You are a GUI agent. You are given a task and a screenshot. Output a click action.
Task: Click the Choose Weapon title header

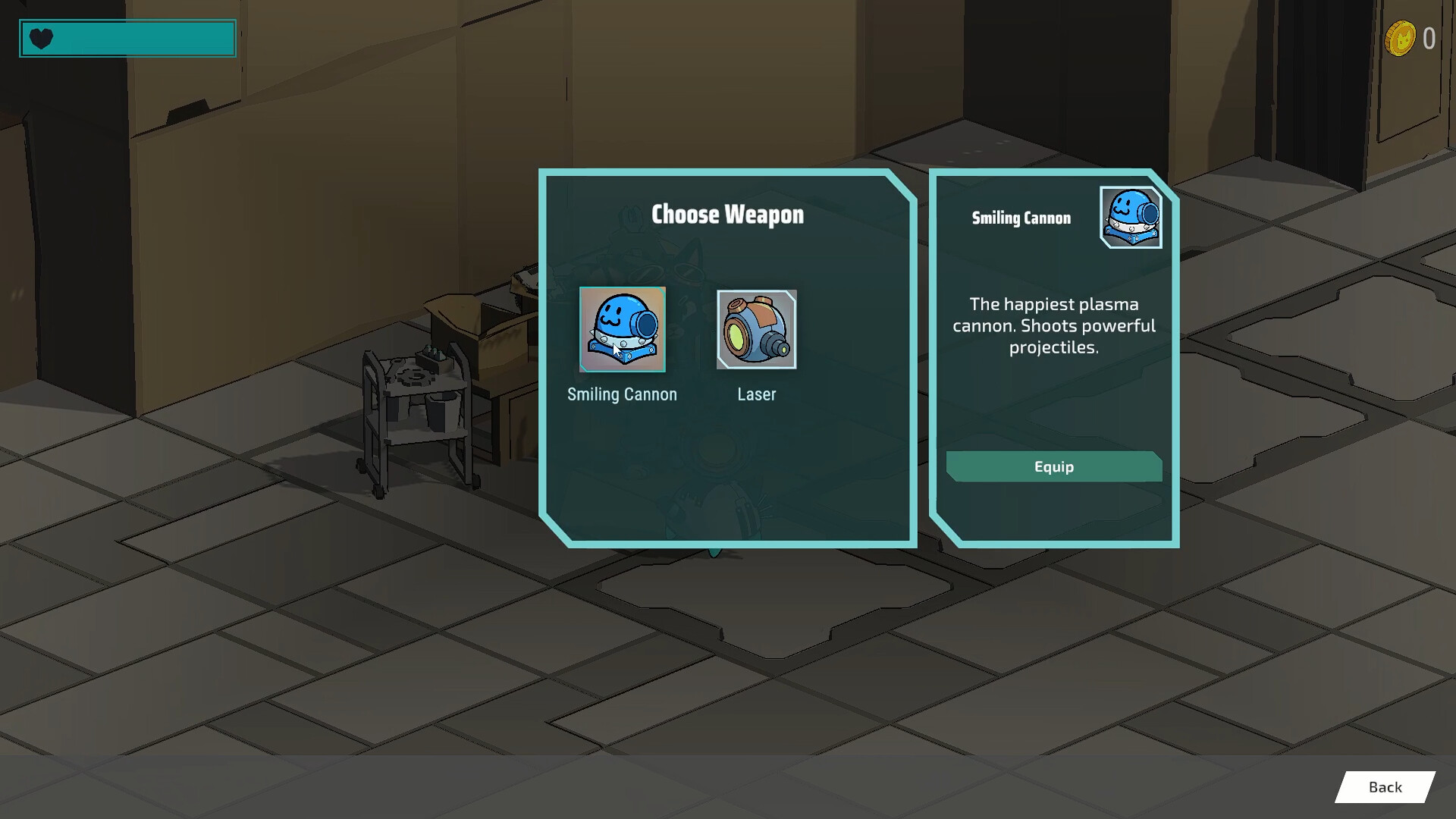point(728,215)
